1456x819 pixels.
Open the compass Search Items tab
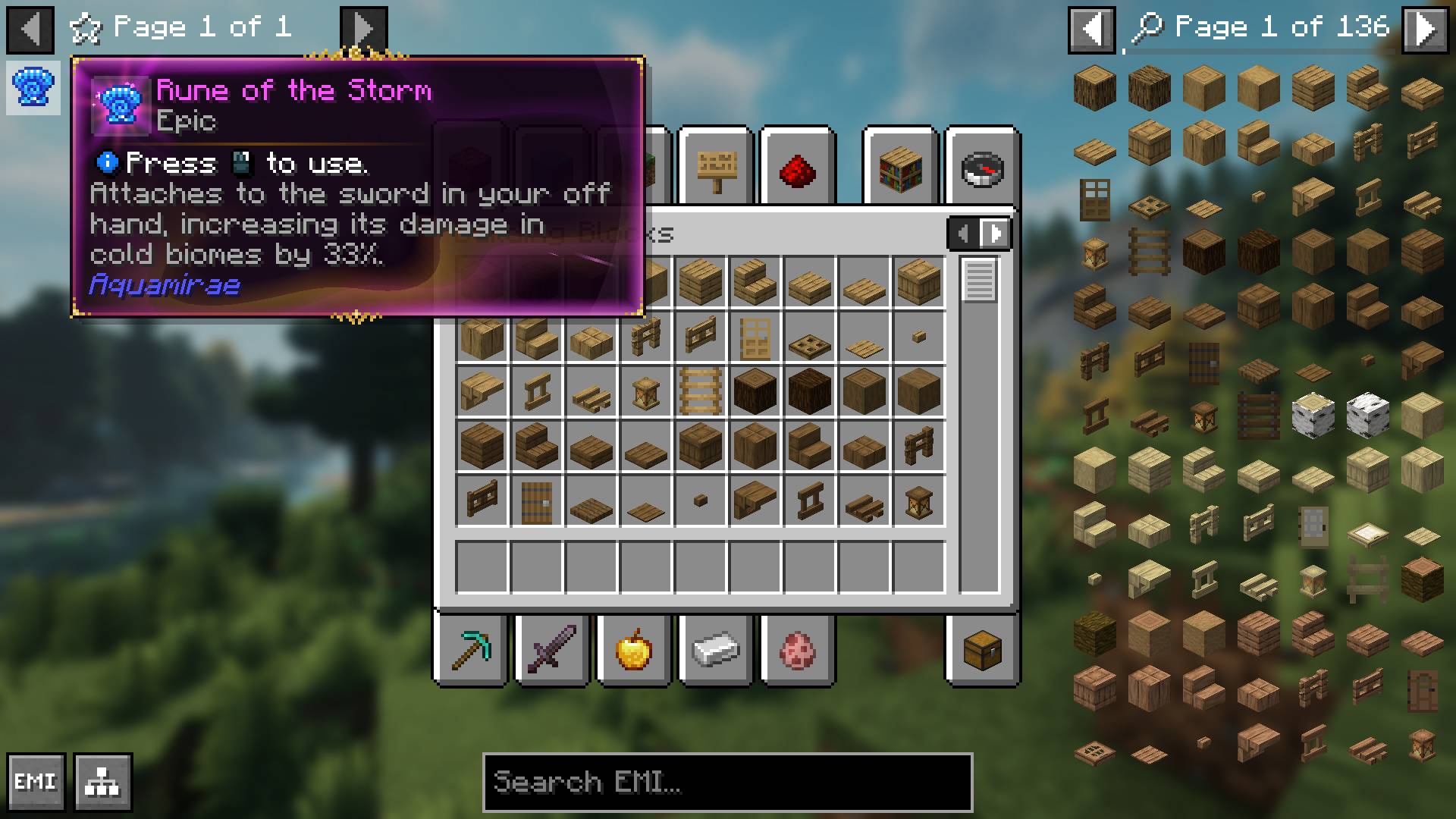click(982, 168)
